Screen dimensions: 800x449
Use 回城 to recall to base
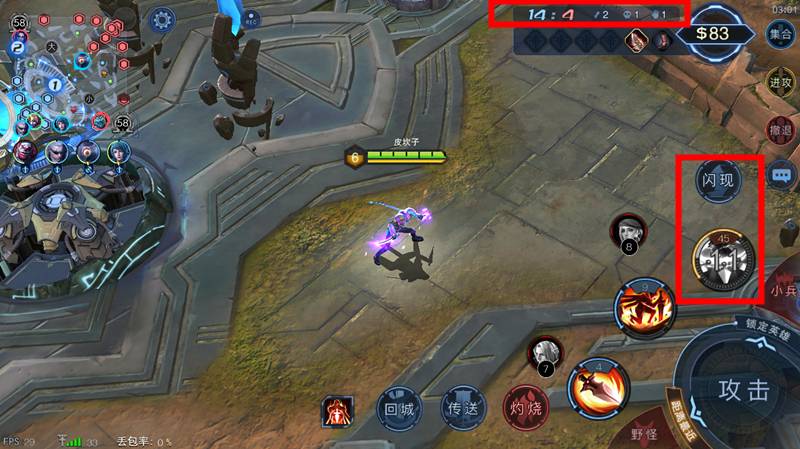click(397, 408)
